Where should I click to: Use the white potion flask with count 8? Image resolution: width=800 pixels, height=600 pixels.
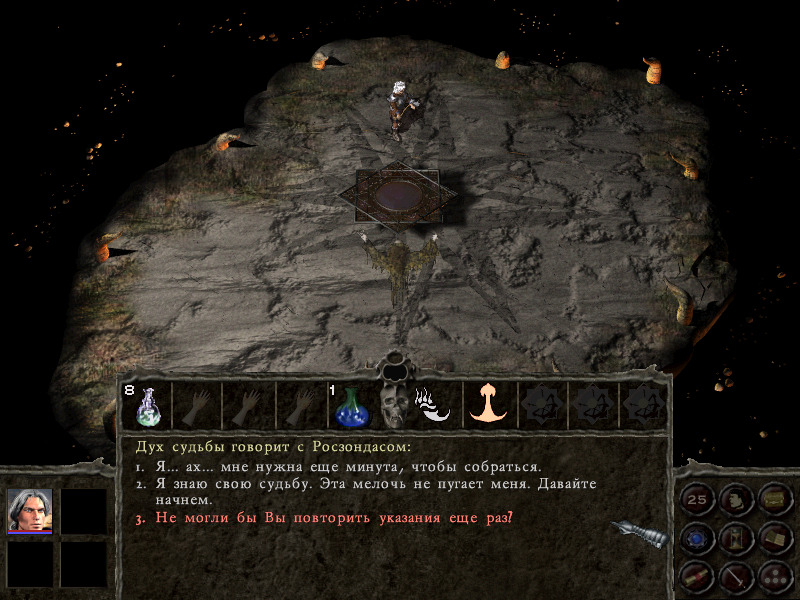[x=146, y=406]
